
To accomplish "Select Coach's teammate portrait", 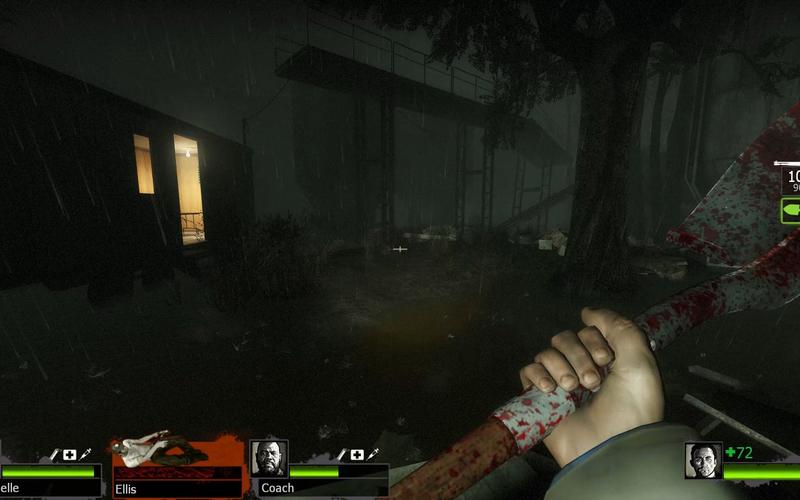I will (268, 459).
